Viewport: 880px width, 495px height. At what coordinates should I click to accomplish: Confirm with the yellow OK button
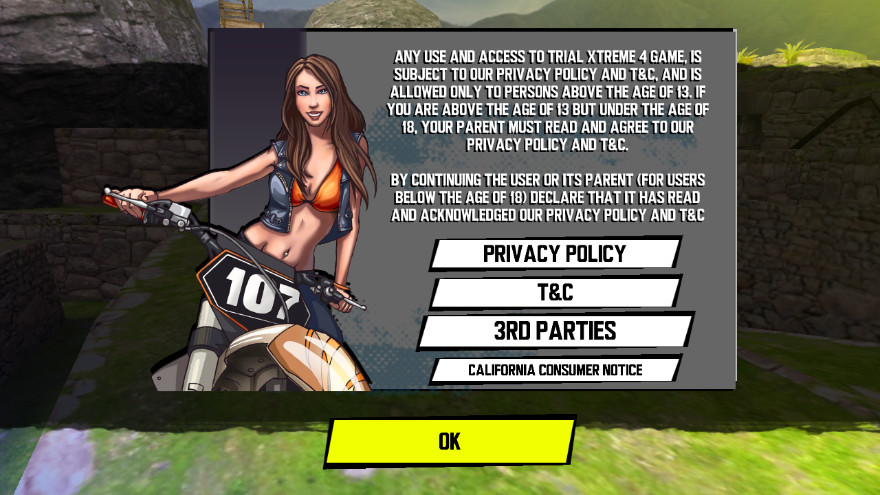[x=450, y=441]
